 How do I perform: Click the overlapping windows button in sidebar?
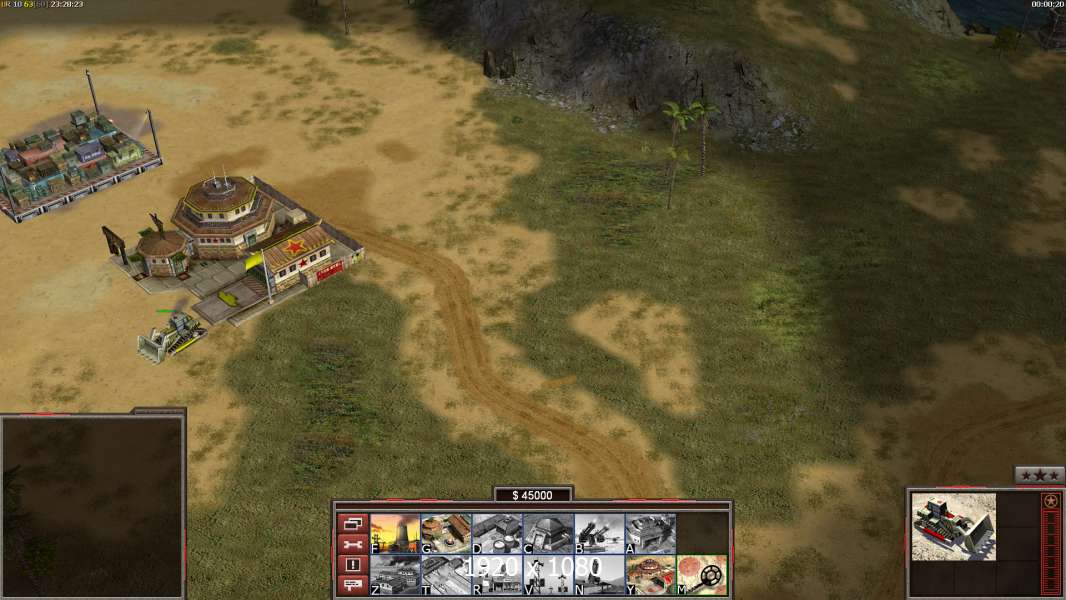pos(352,523)
